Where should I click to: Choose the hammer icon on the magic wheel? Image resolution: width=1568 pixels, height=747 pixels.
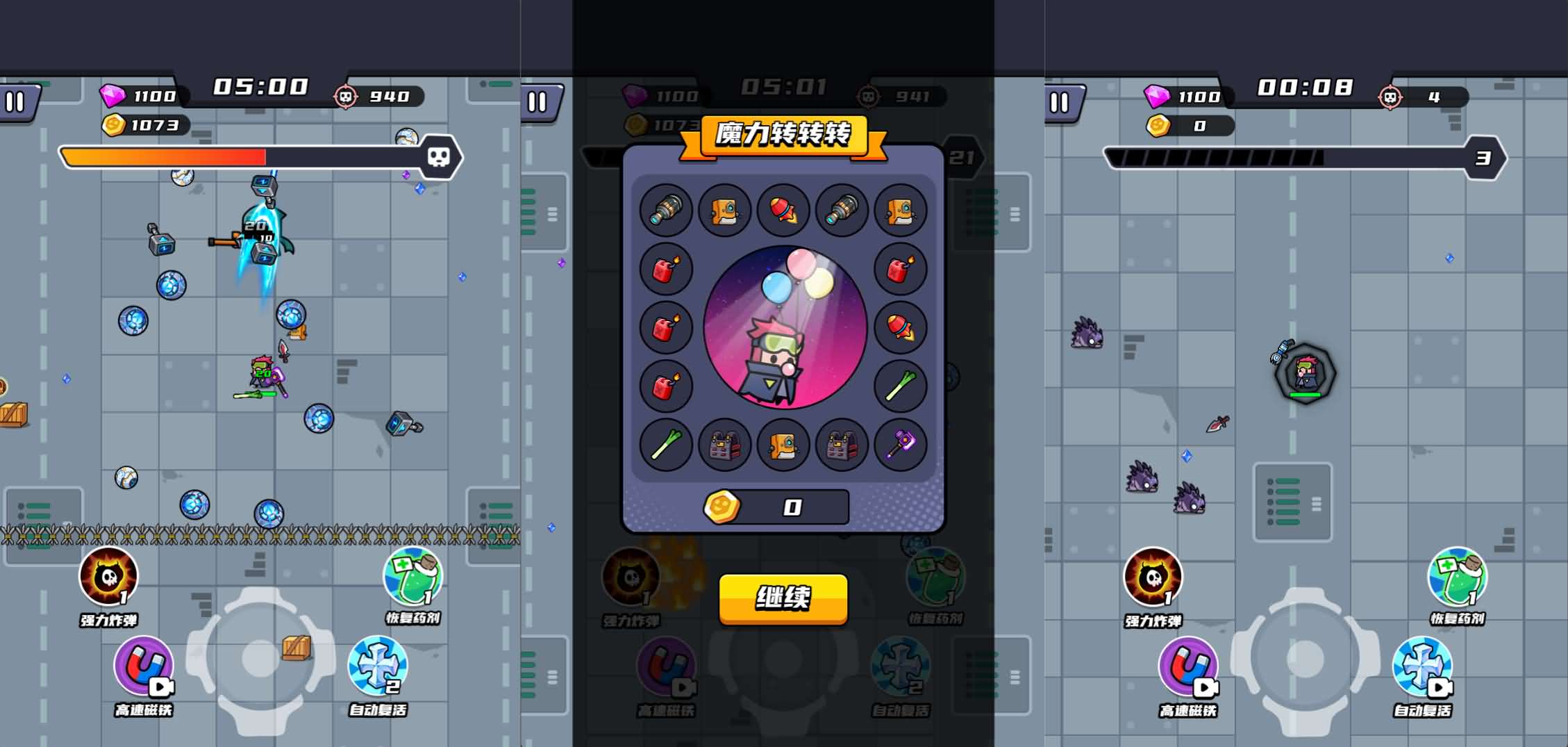point(900,446)
